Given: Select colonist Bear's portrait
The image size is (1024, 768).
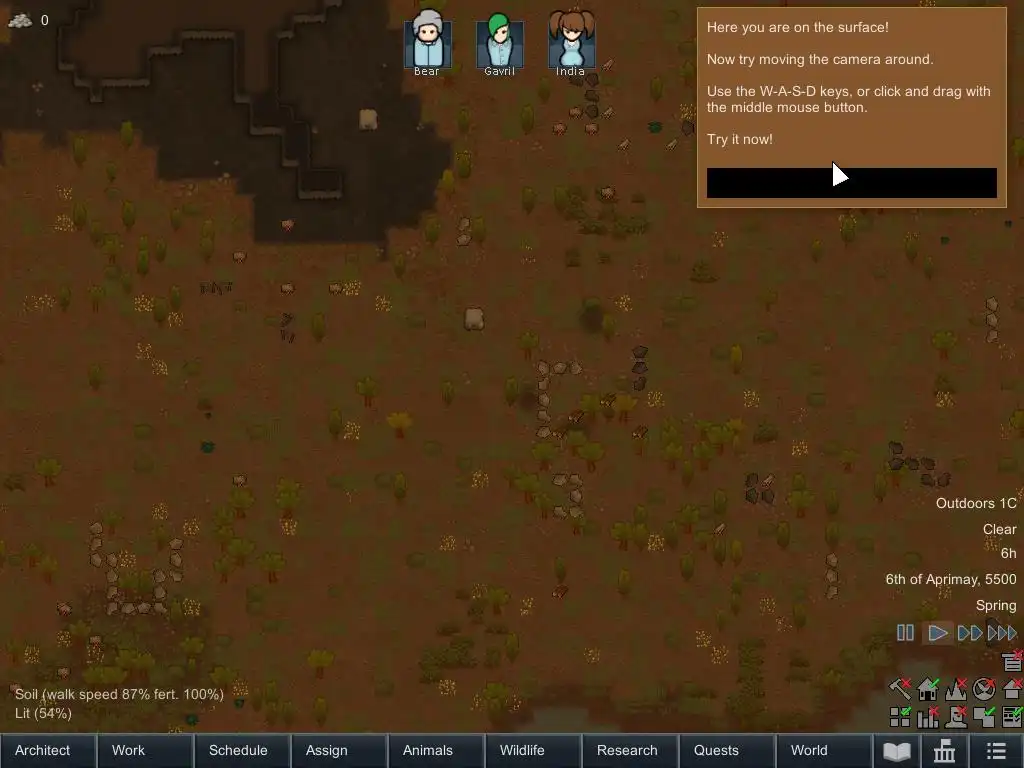Looking at the screenshot, I should 427,42.
